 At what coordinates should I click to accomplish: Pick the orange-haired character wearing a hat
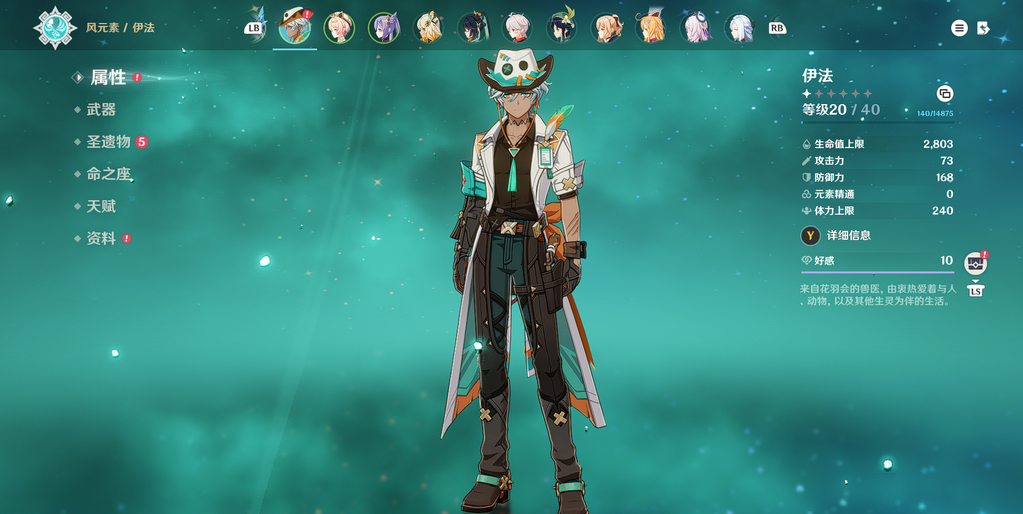point(651,28)
